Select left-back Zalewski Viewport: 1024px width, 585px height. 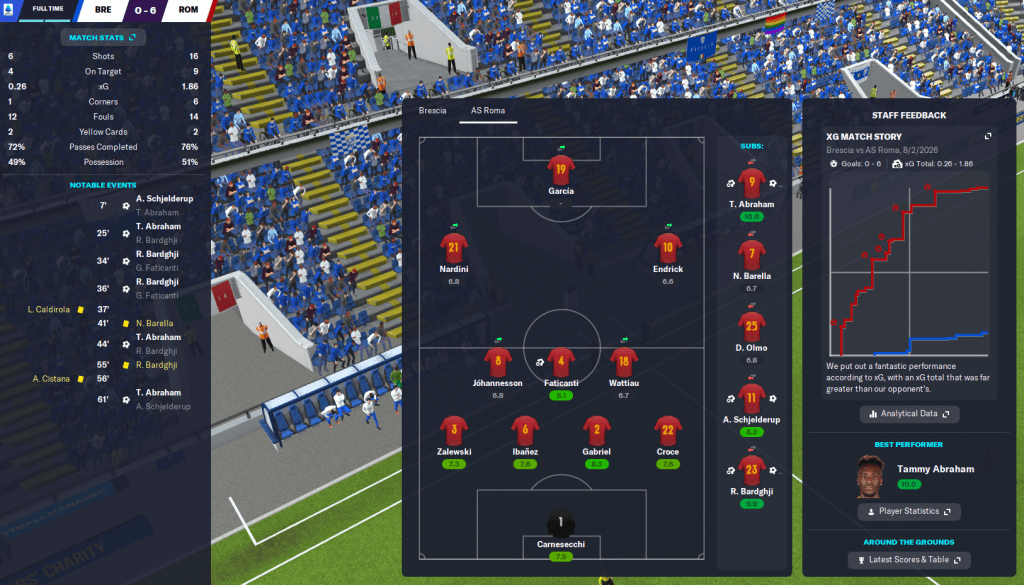pos(454,431)
